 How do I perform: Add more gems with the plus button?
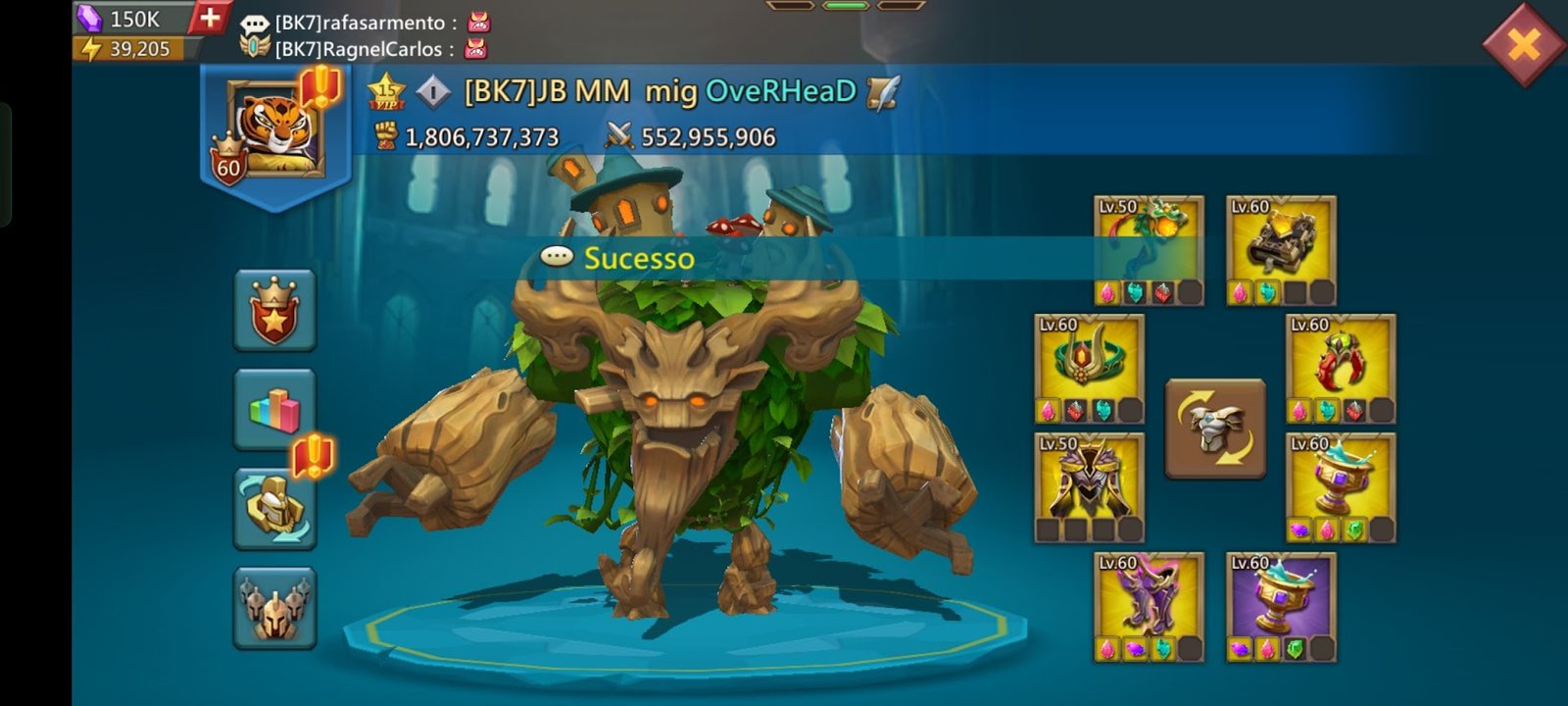coord(209,18)
